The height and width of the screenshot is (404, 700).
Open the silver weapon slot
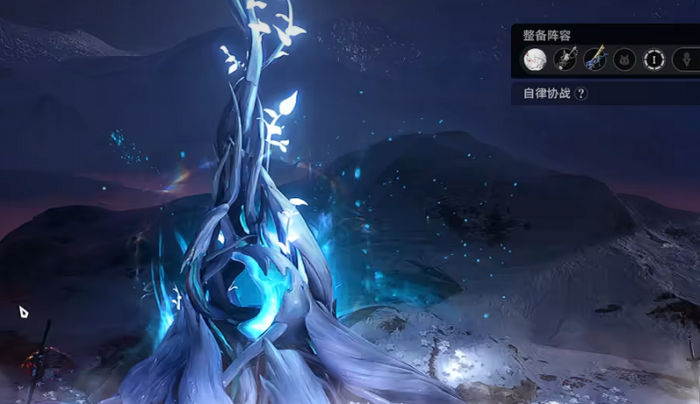click(x=565, y=59)
